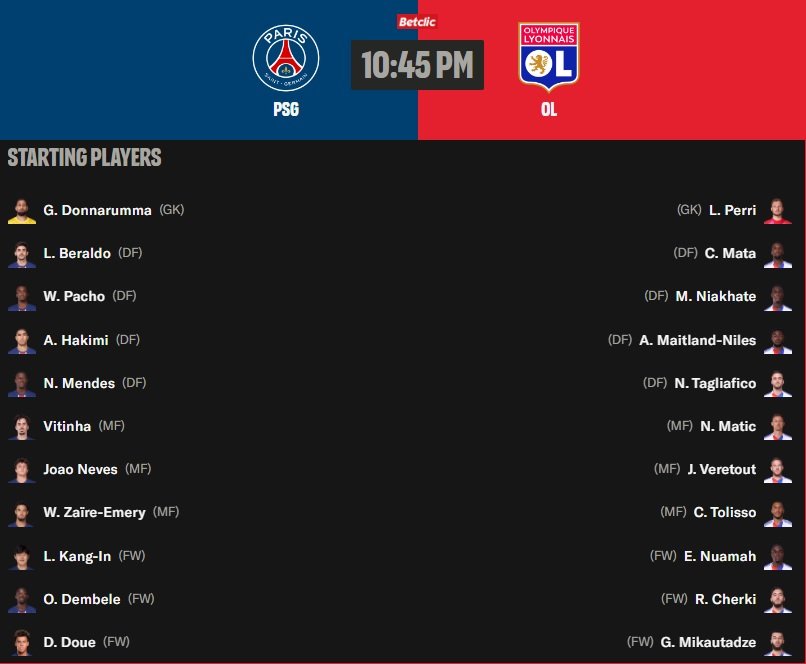This screenshot has width=806, height=664.
Task: Select N. Mendes in the lineup
Action: point(79,383)
